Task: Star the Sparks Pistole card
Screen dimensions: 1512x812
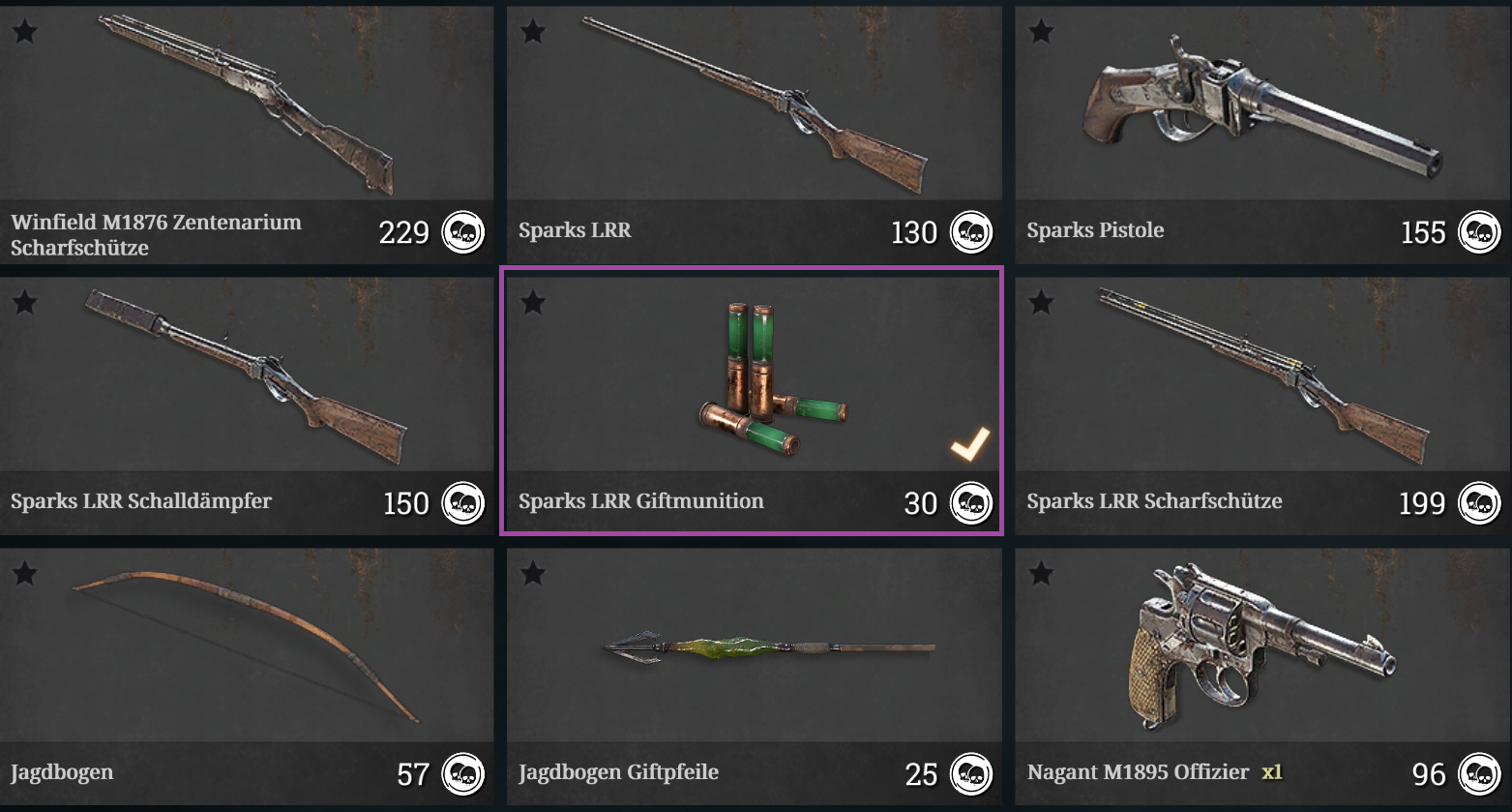Action: (x=1042, y=31)
